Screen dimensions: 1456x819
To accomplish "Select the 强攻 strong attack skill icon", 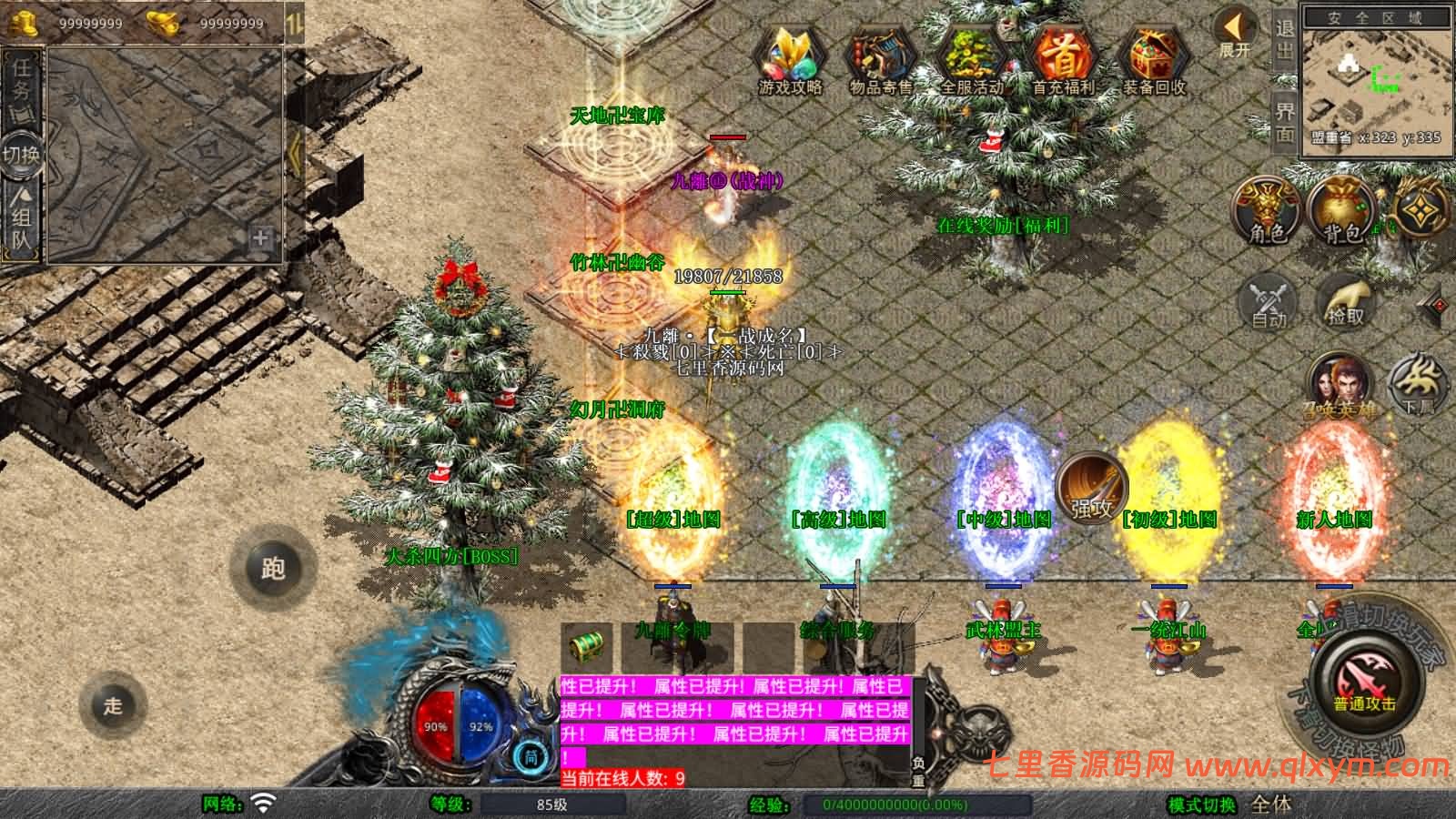I will [x=1092, y=490].
